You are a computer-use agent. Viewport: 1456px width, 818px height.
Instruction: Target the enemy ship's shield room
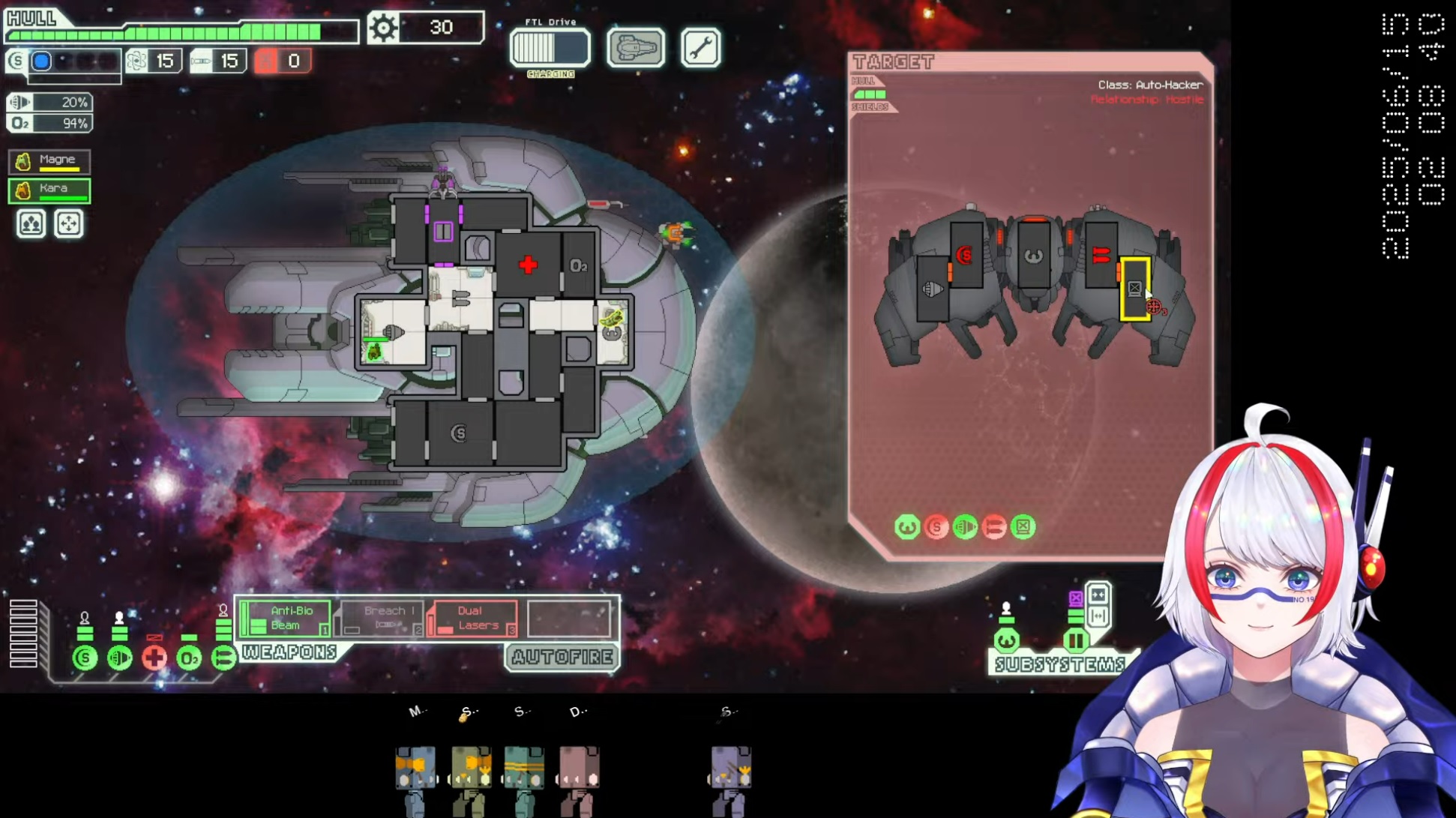[x=966, y=256]
